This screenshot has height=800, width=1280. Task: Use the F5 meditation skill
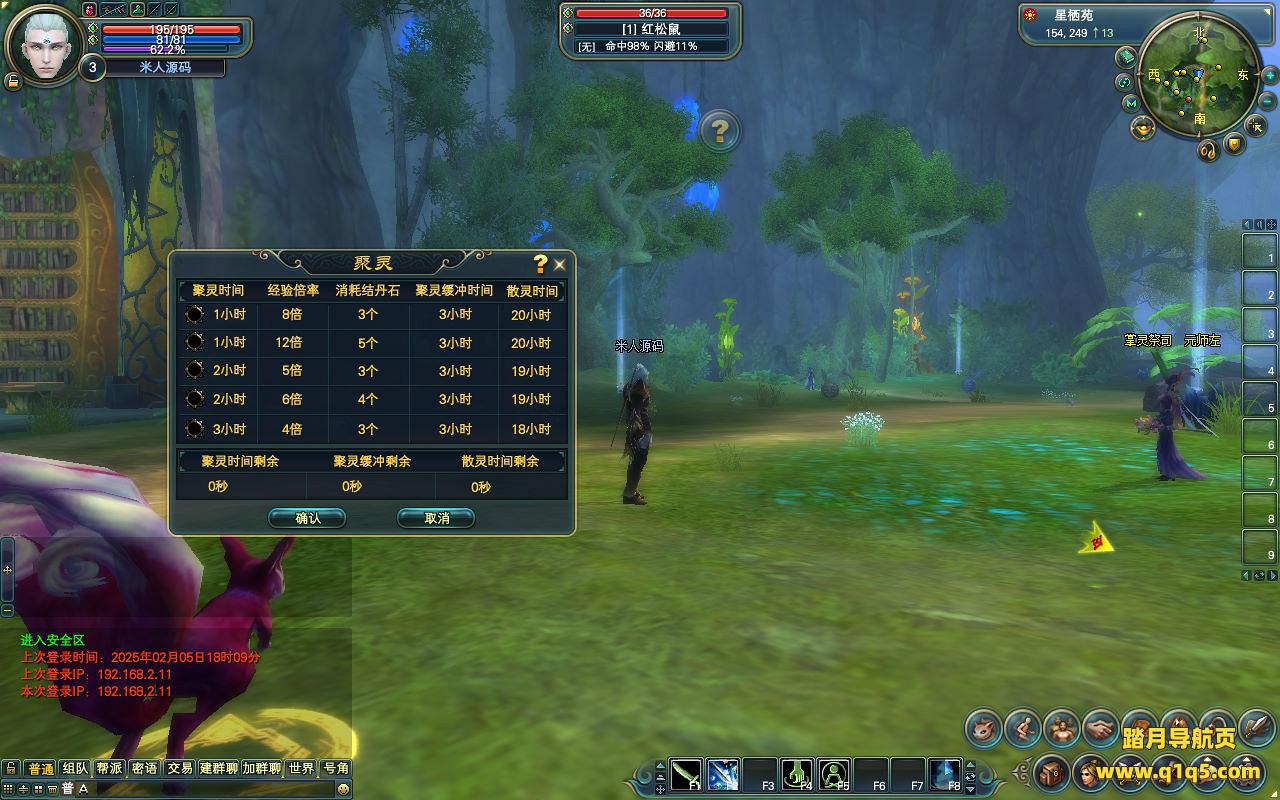[x=834, y=774]
